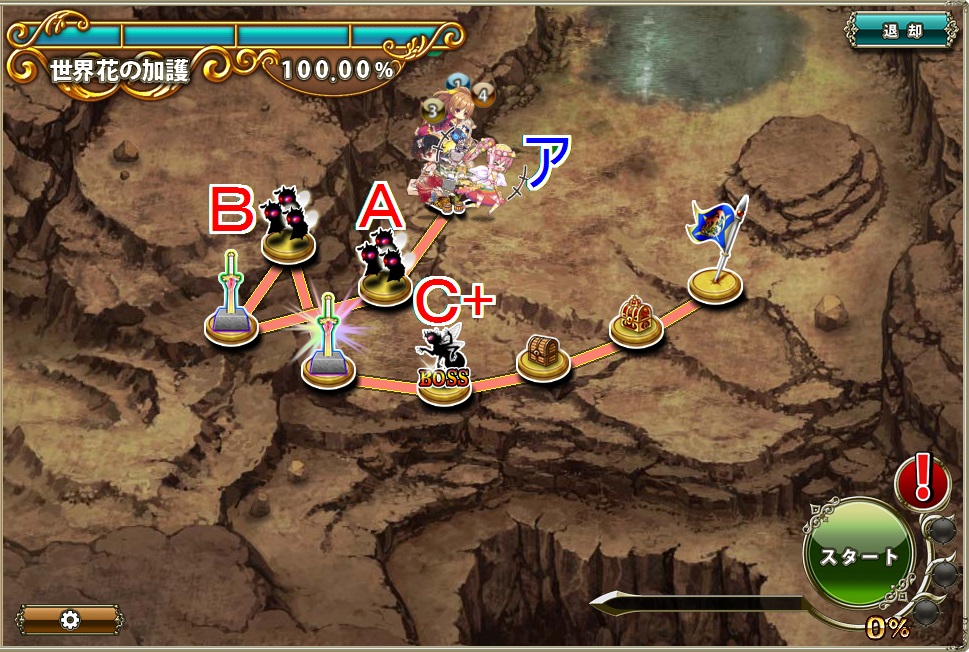Hit the green スタート start button
Viewport: 969px width, 652px height.
(x=858, y=555)
